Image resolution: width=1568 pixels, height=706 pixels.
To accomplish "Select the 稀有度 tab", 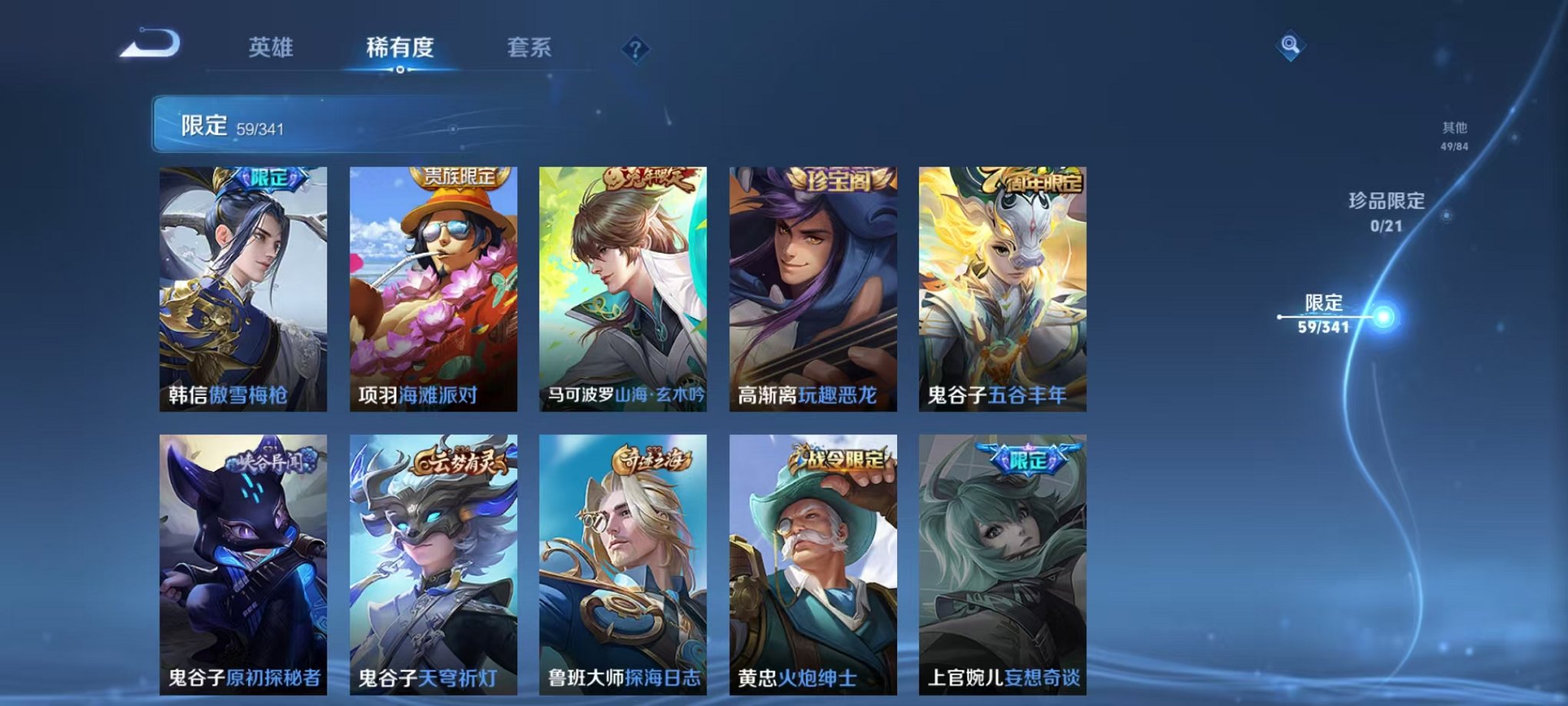I will (400, 48).
